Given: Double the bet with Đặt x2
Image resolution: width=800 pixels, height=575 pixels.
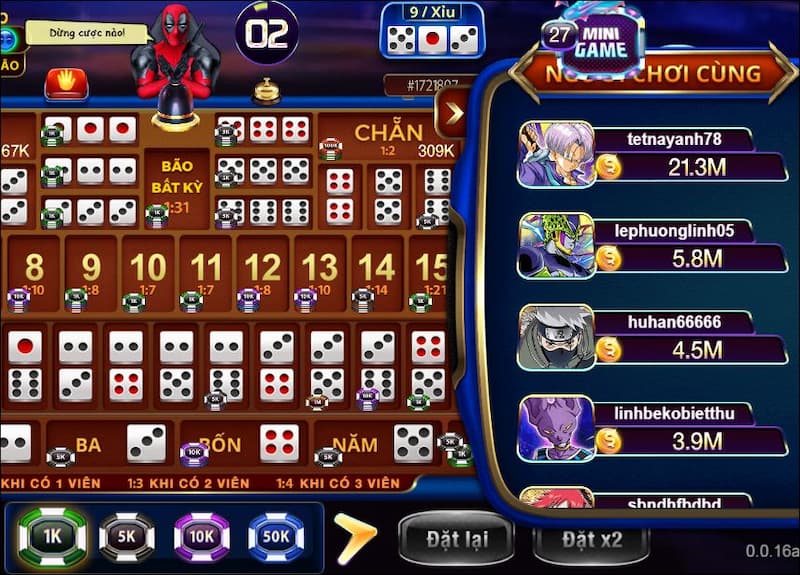Looking at the screenshot, I should (591, 540).
